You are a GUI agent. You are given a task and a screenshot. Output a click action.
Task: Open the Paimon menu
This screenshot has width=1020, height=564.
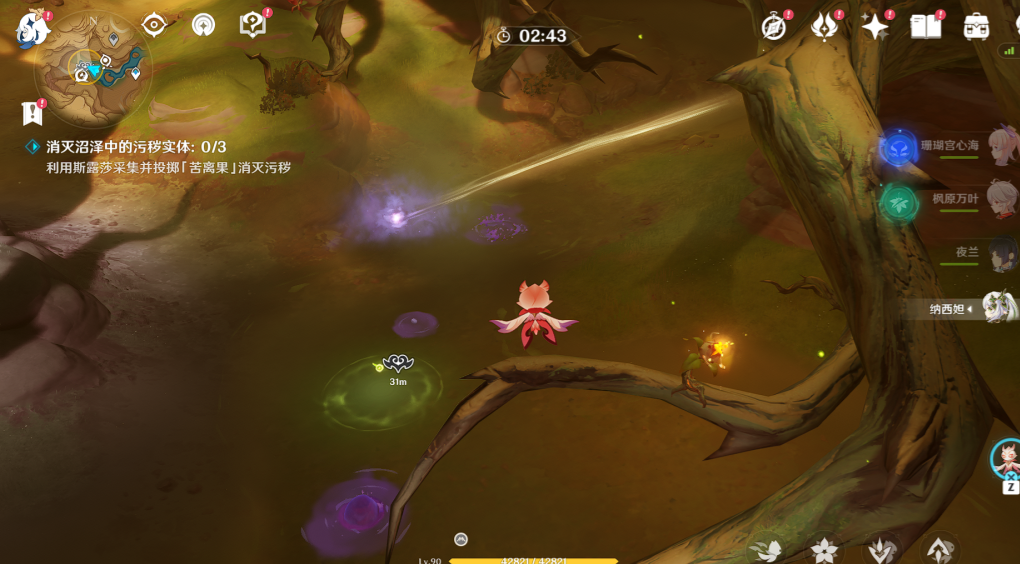pos(33,29)
